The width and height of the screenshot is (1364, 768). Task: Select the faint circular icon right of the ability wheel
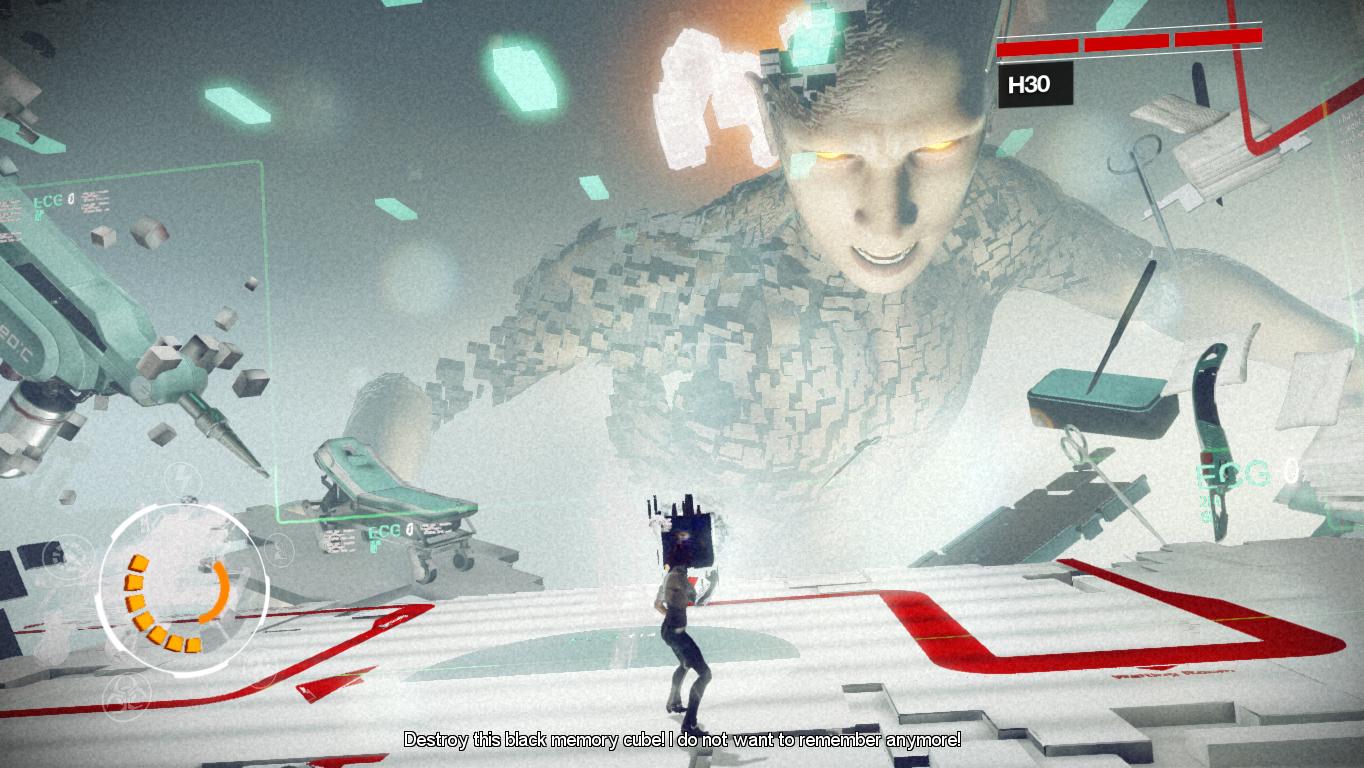coord(277,549)
